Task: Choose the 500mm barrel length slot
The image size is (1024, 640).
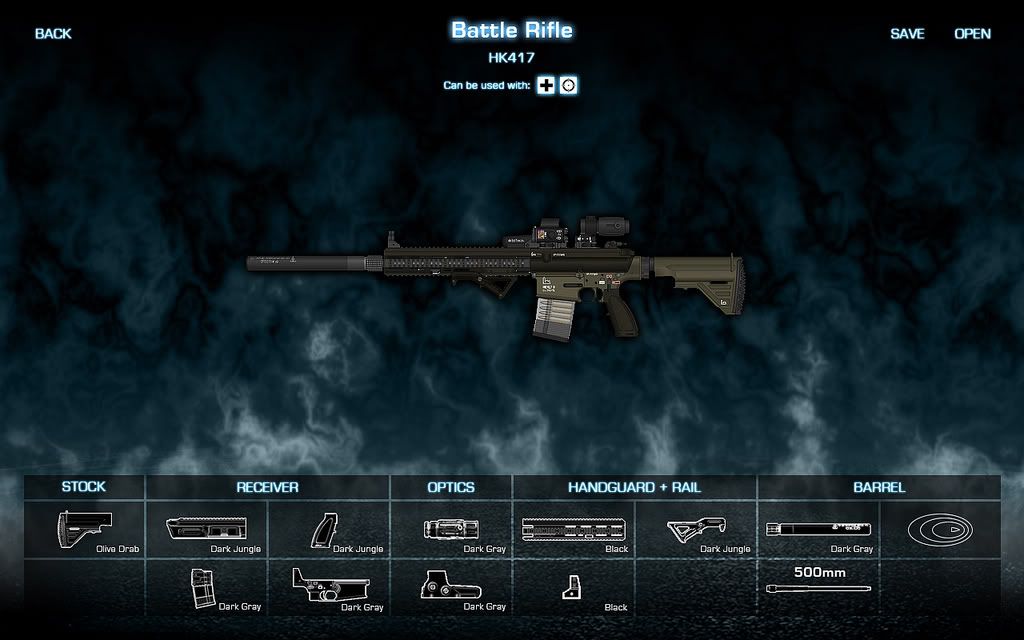Action: 818,587
